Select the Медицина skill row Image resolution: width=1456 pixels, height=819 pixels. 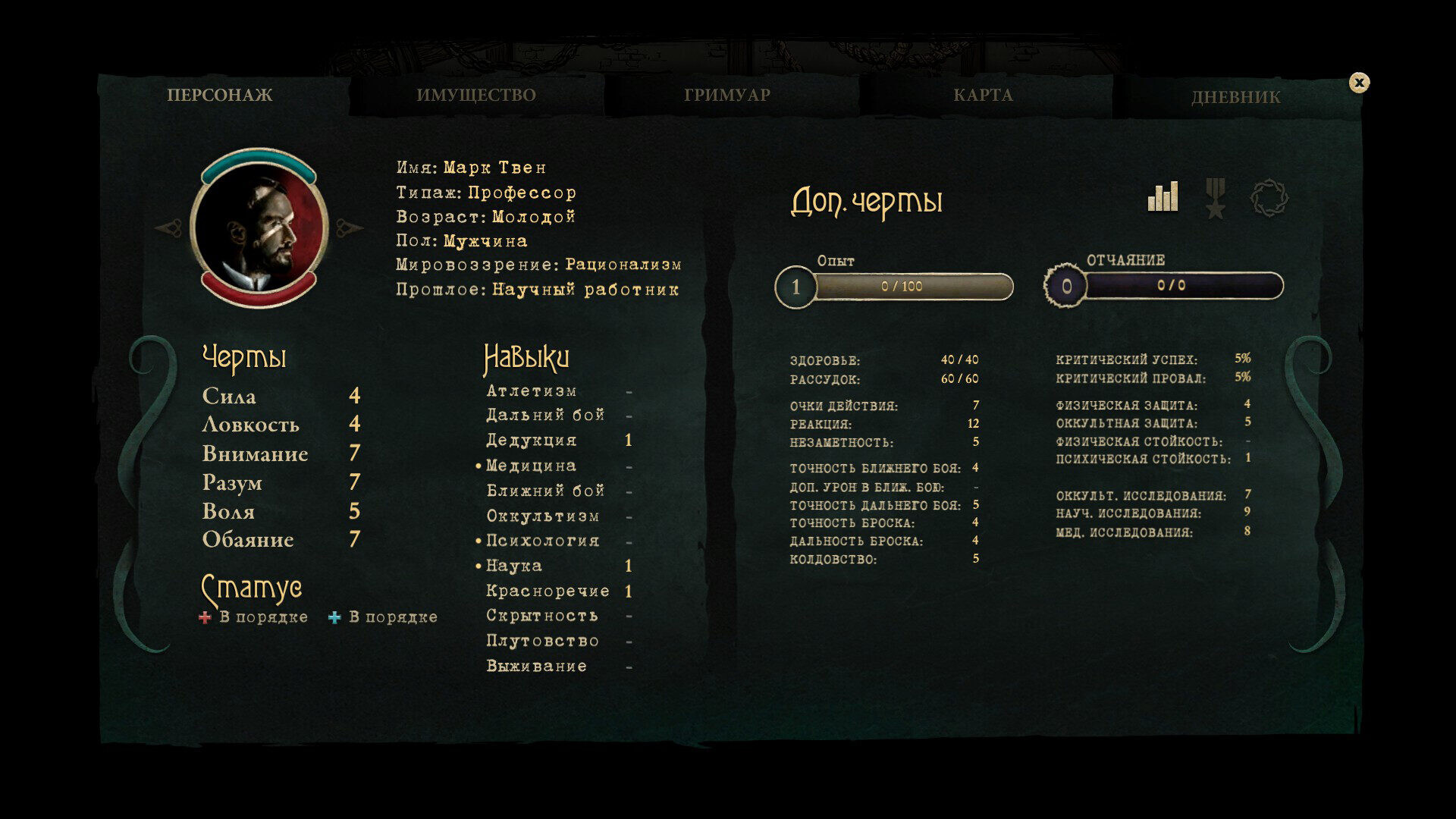531,466
